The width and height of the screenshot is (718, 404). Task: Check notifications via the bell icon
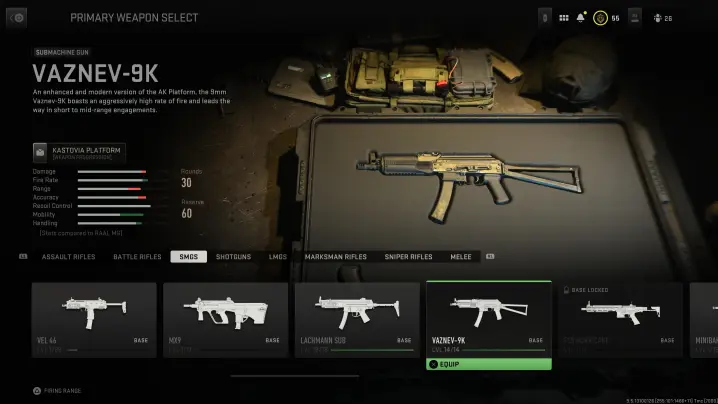click(x=581, y=18)
